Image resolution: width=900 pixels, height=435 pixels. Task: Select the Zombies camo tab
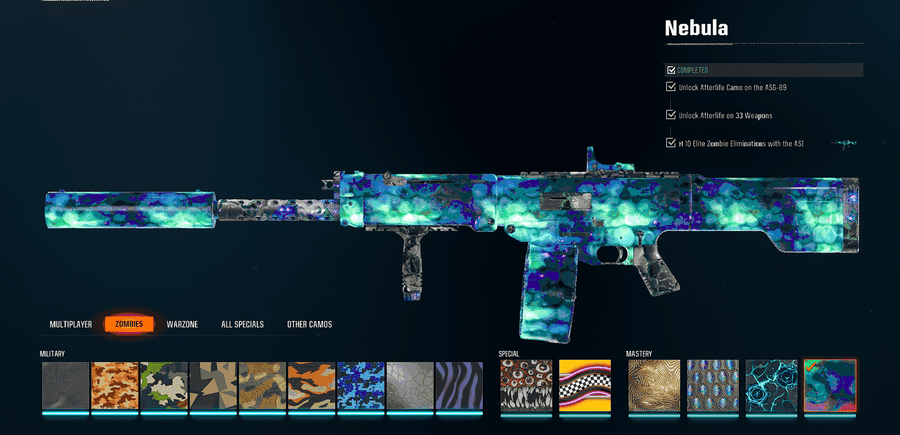click(129, 324)
